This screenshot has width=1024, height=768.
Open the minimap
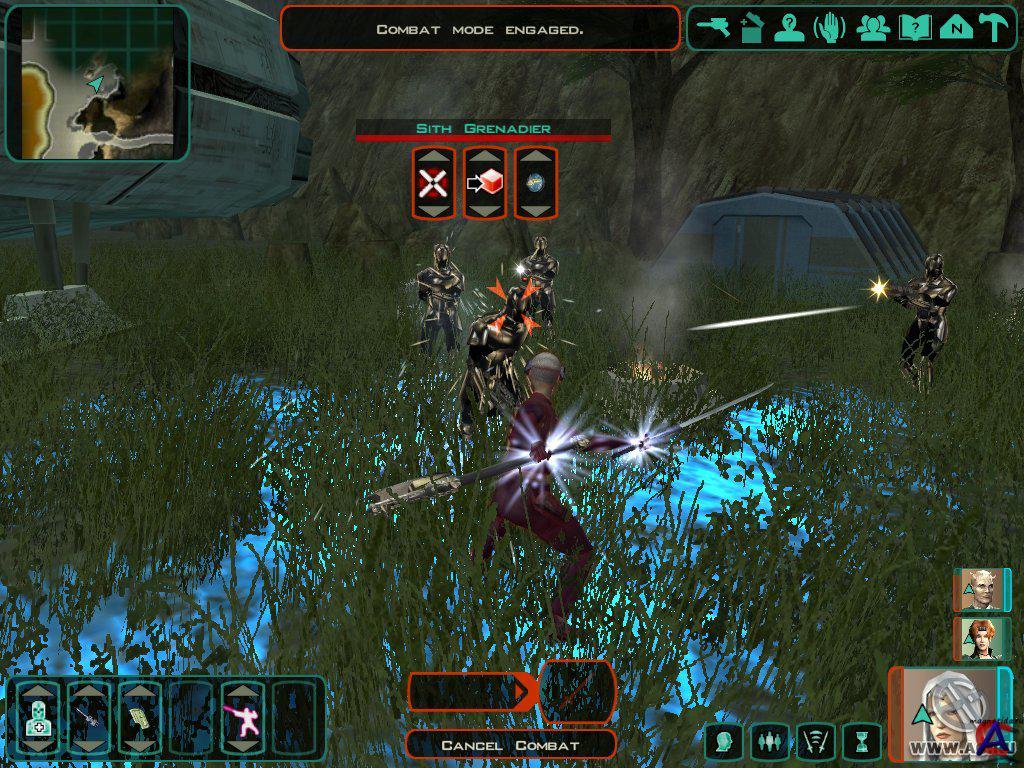coord(97,83)
